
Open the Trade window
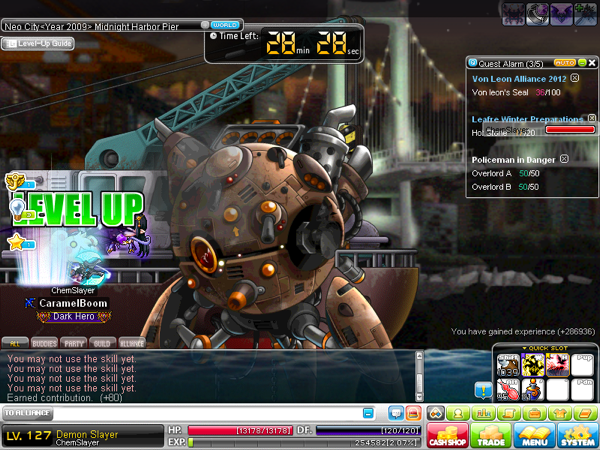pyautogui.click(x=490, y=435)
